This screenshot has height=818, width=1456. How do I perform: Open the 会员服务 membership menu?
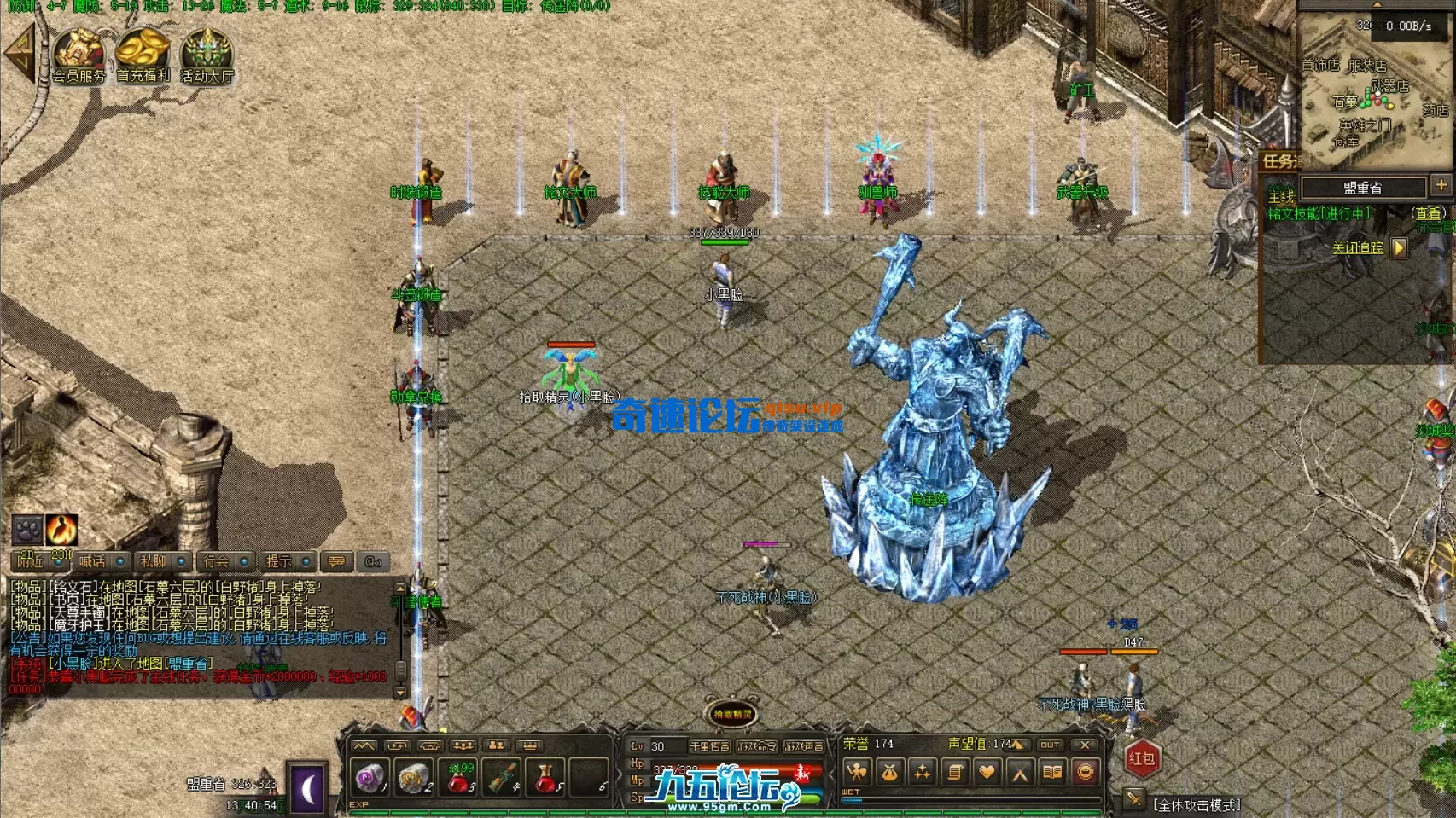79,56
